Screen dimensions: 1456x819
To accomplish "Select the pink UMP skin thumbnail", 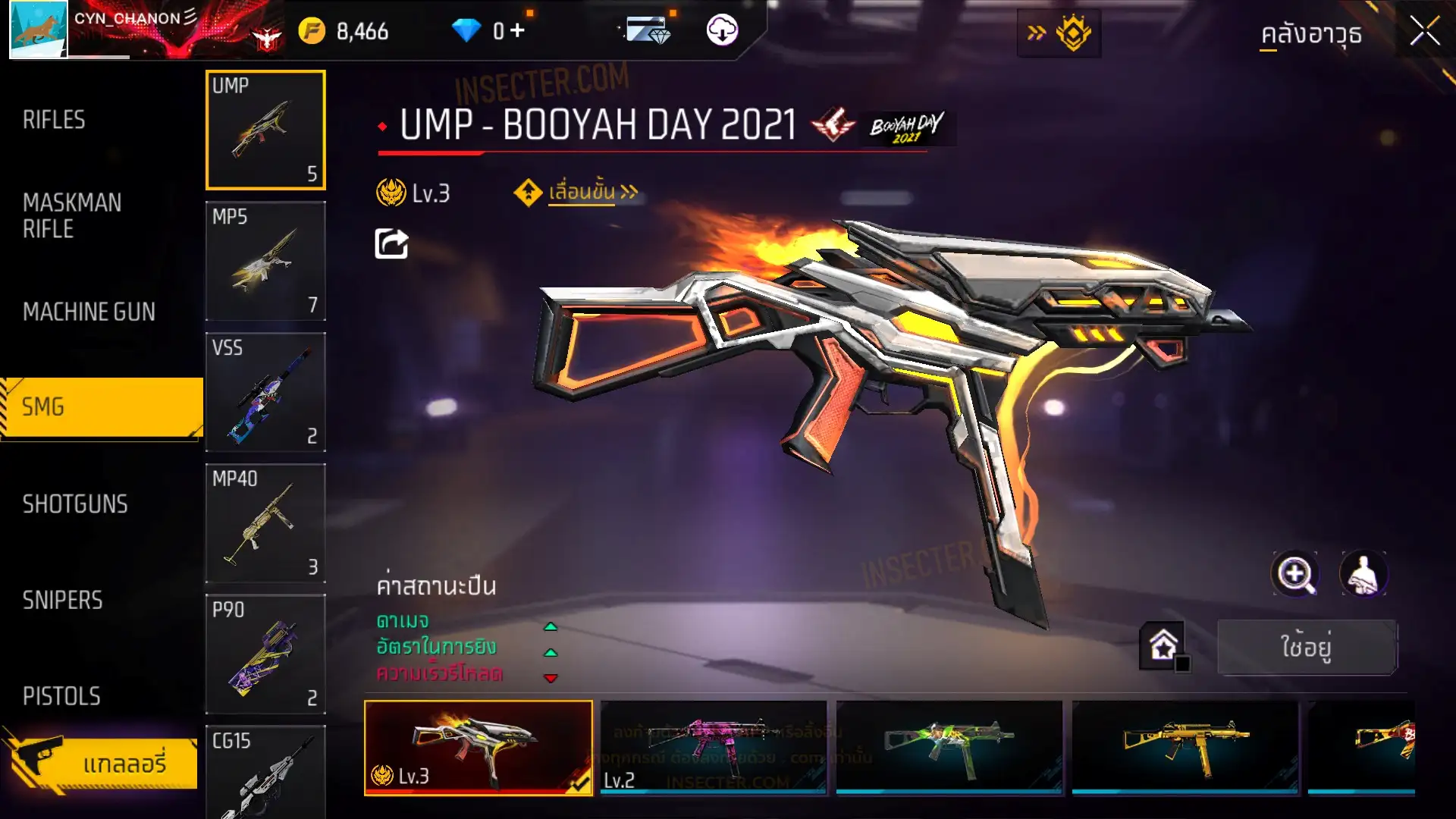I will [713, 747].
